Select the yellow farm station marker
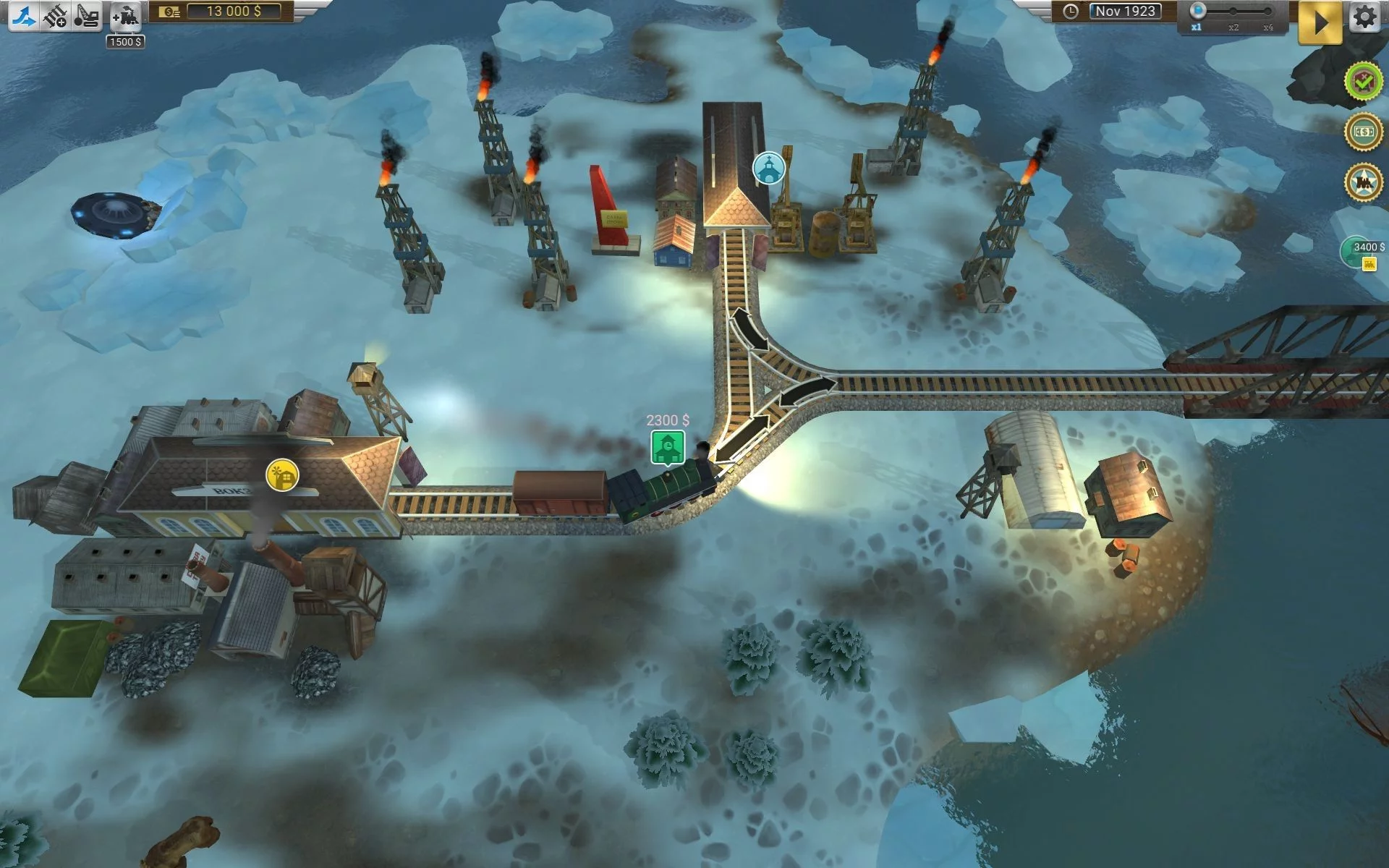Image resolution: width=1389 pixels, height=868 pixels. pyautogui.click(x=282, y=475)
